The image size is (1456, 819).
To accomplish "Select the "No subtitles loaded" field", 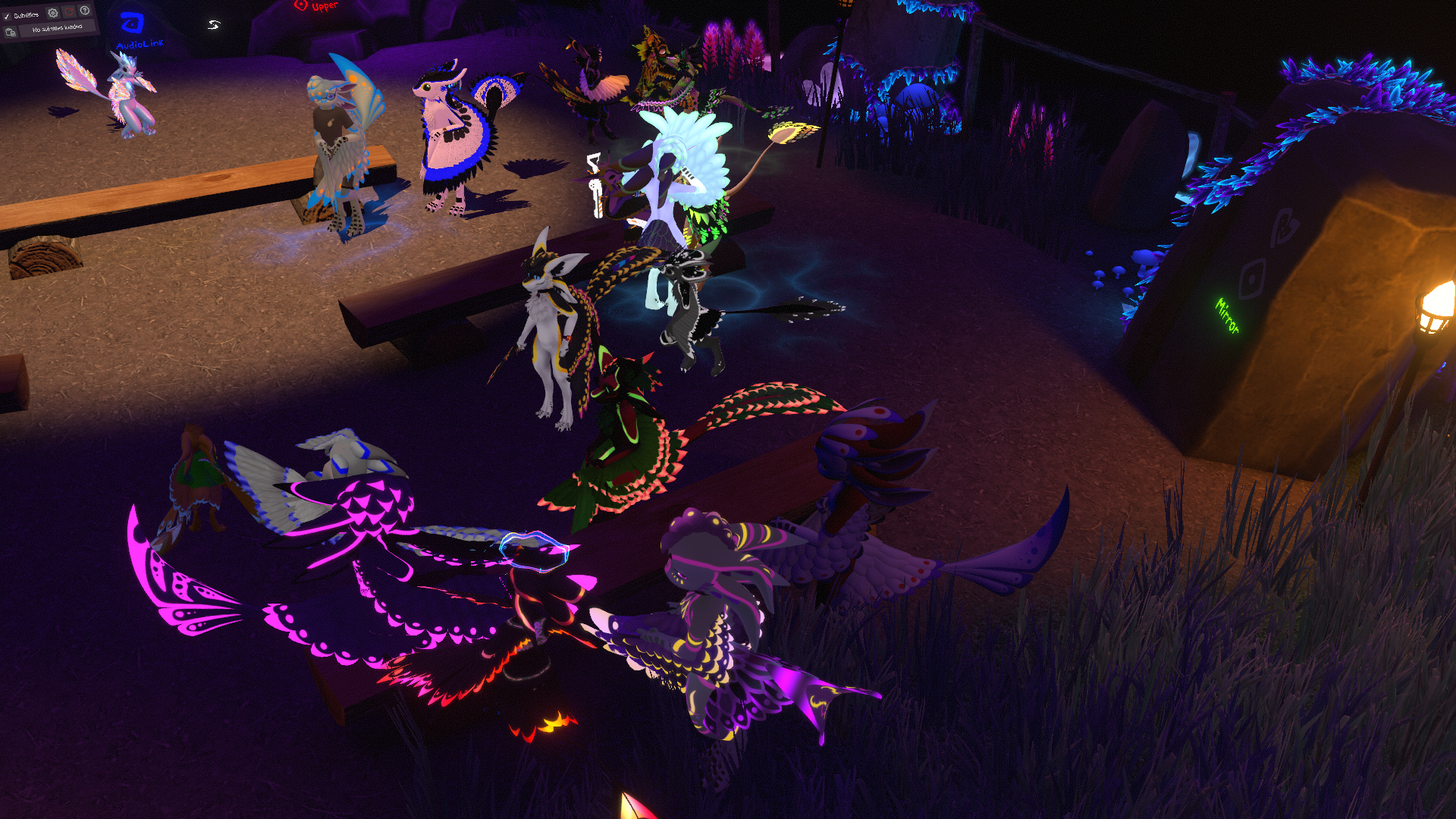I will click(58, 28).
